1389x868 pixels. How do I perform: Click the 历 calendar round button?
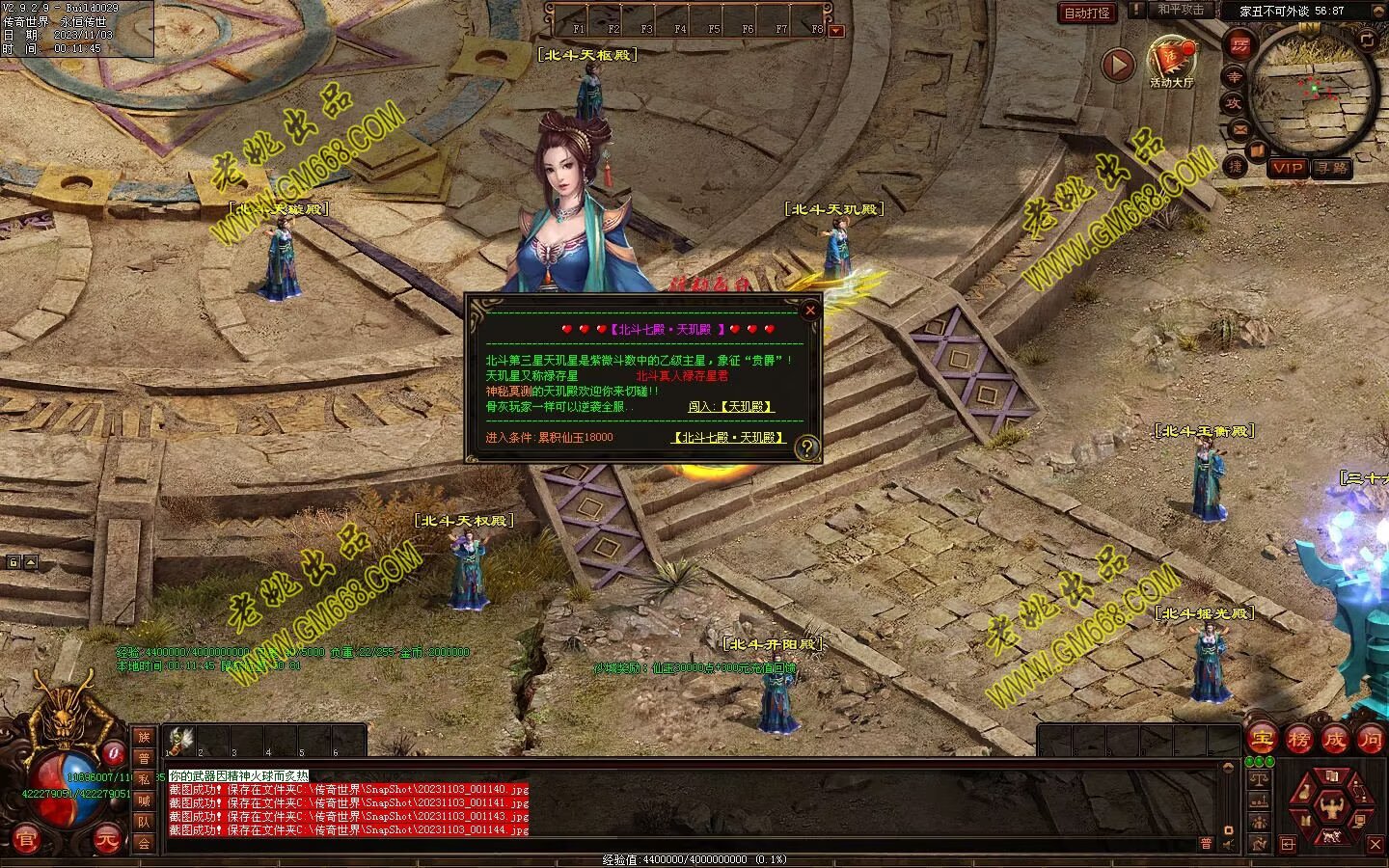pos(1239,44)
